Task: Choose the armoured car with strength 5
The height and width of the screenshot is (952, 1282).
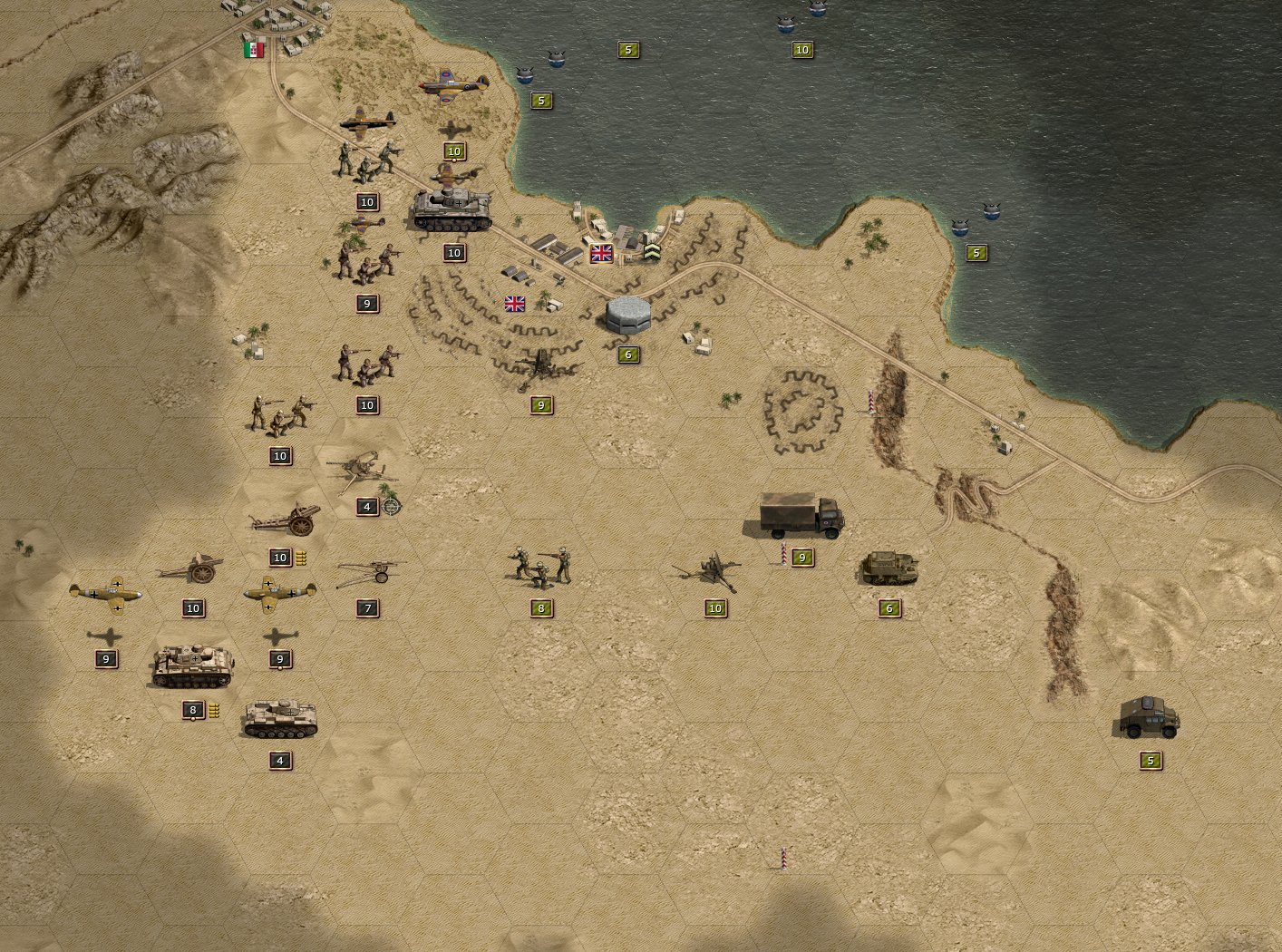Action: coord(1150,717)
